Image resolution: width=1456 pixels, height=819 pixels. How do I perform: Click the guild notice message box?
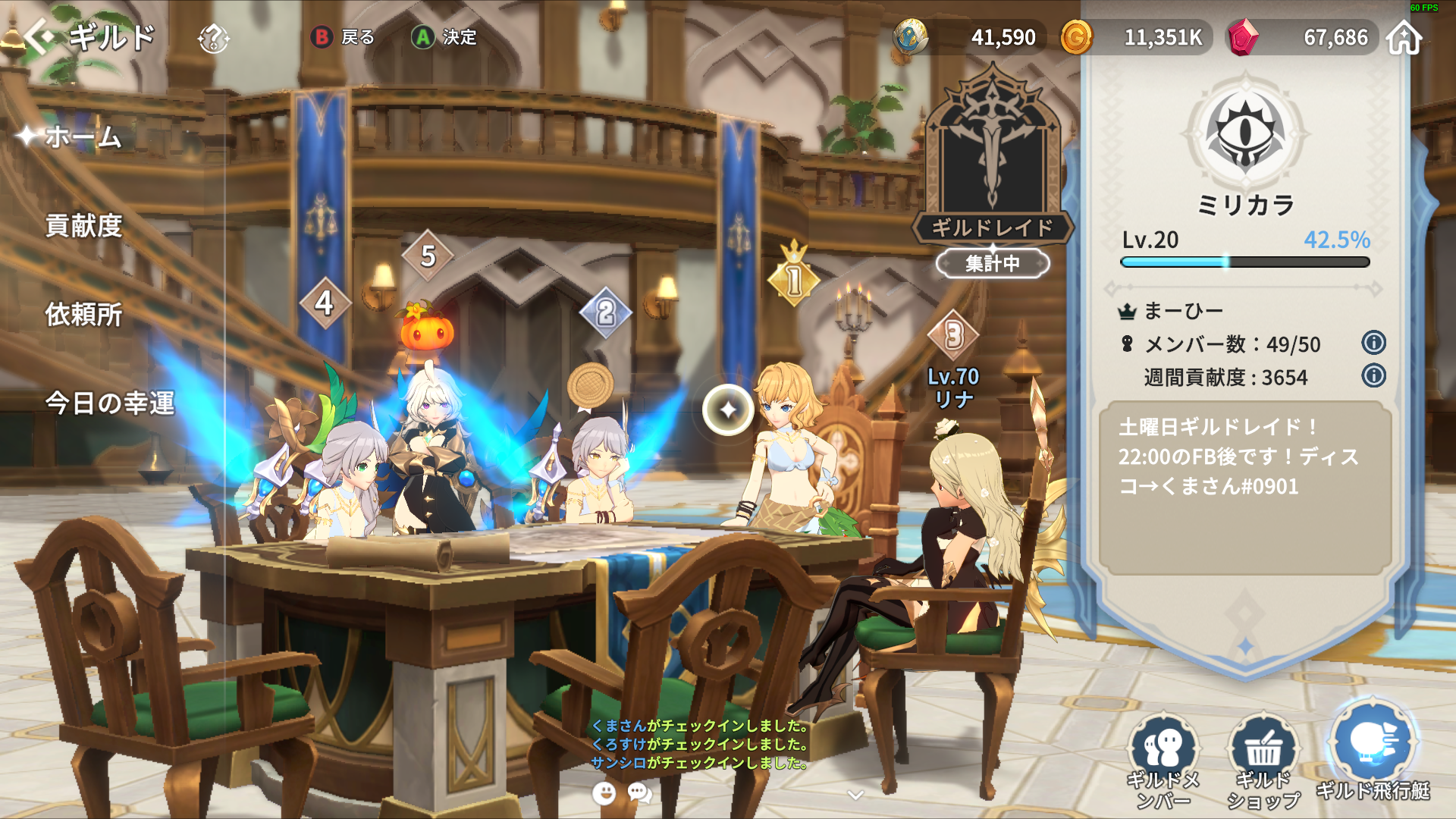pyautogui.click(x=1244, y=487)
